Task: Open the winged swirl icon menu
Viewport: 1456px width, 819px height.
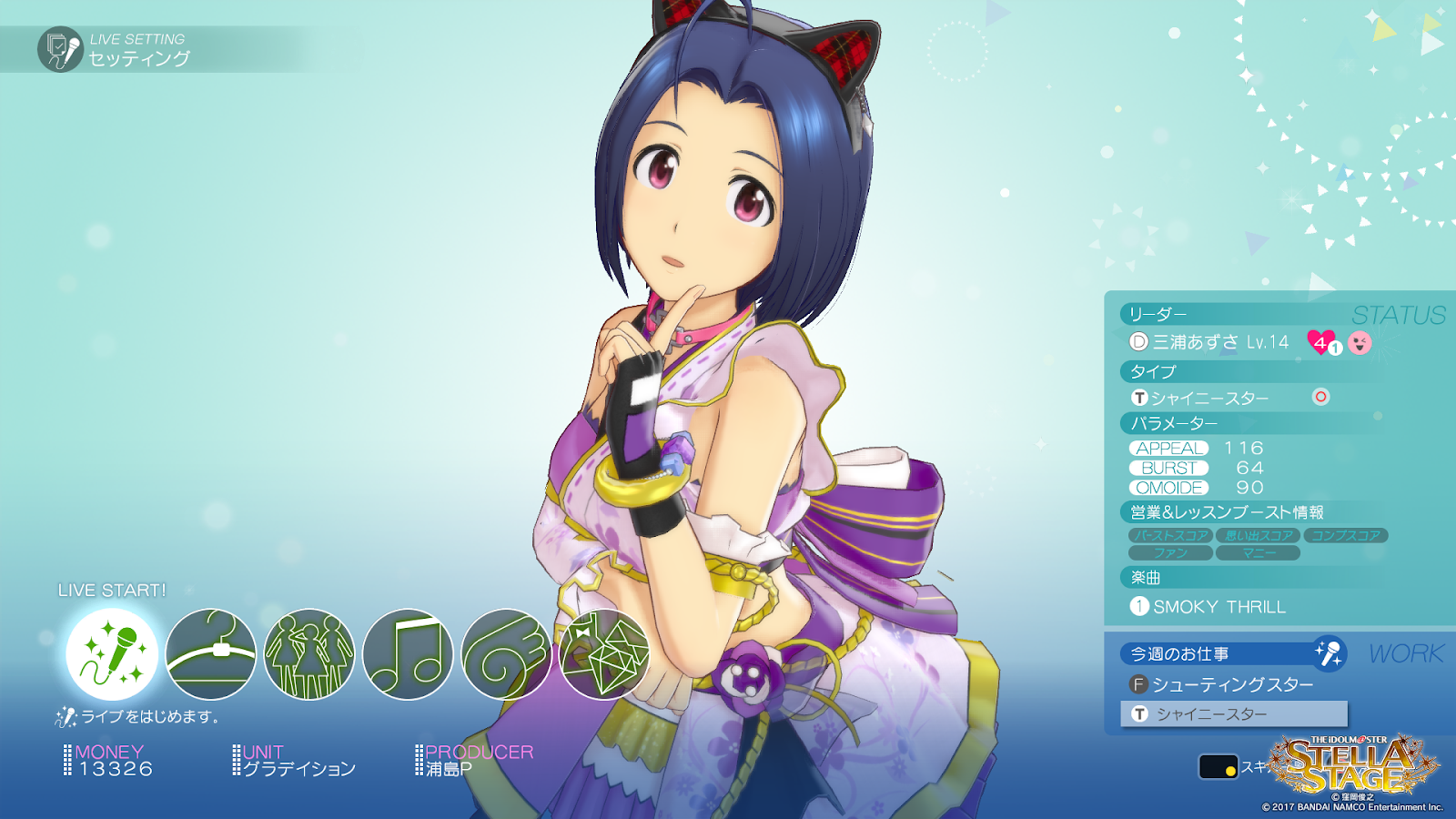Action: (506, 654)
